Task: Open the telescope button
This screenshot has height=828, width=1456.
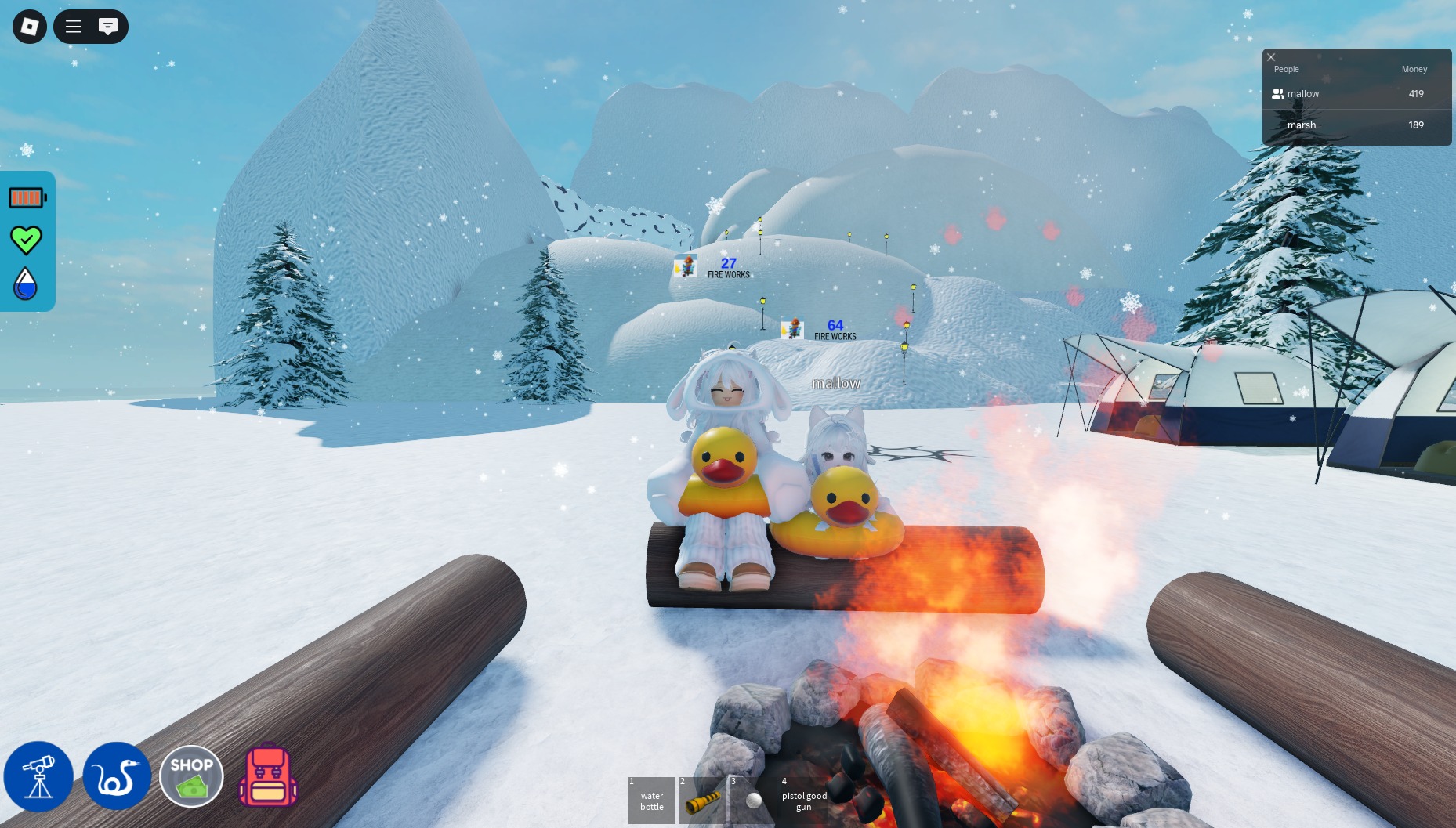Action: click(x=38, y=776)
